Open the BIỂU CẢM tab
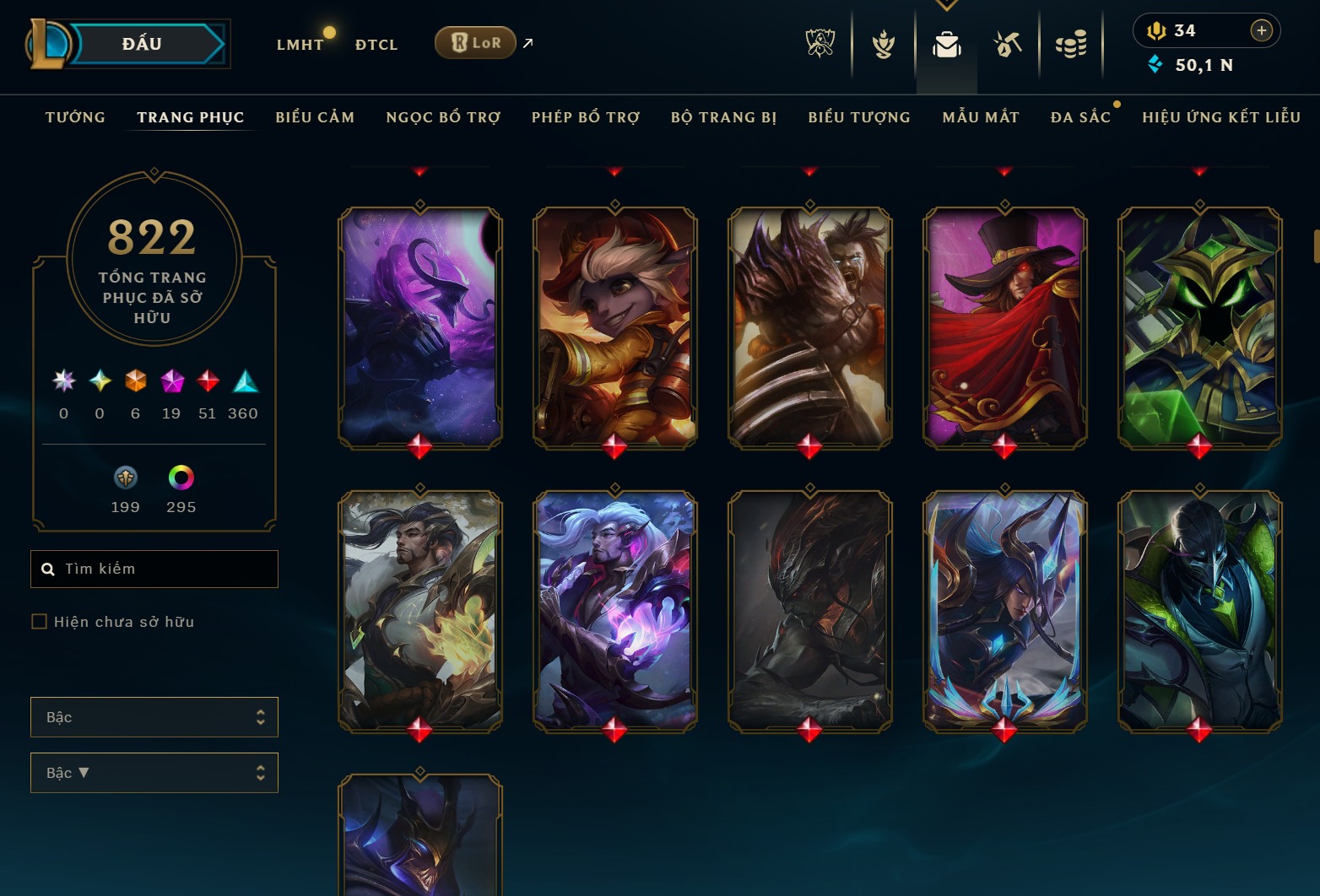The height and width of the screenshot is (896, 1320). tap(314, 117)
